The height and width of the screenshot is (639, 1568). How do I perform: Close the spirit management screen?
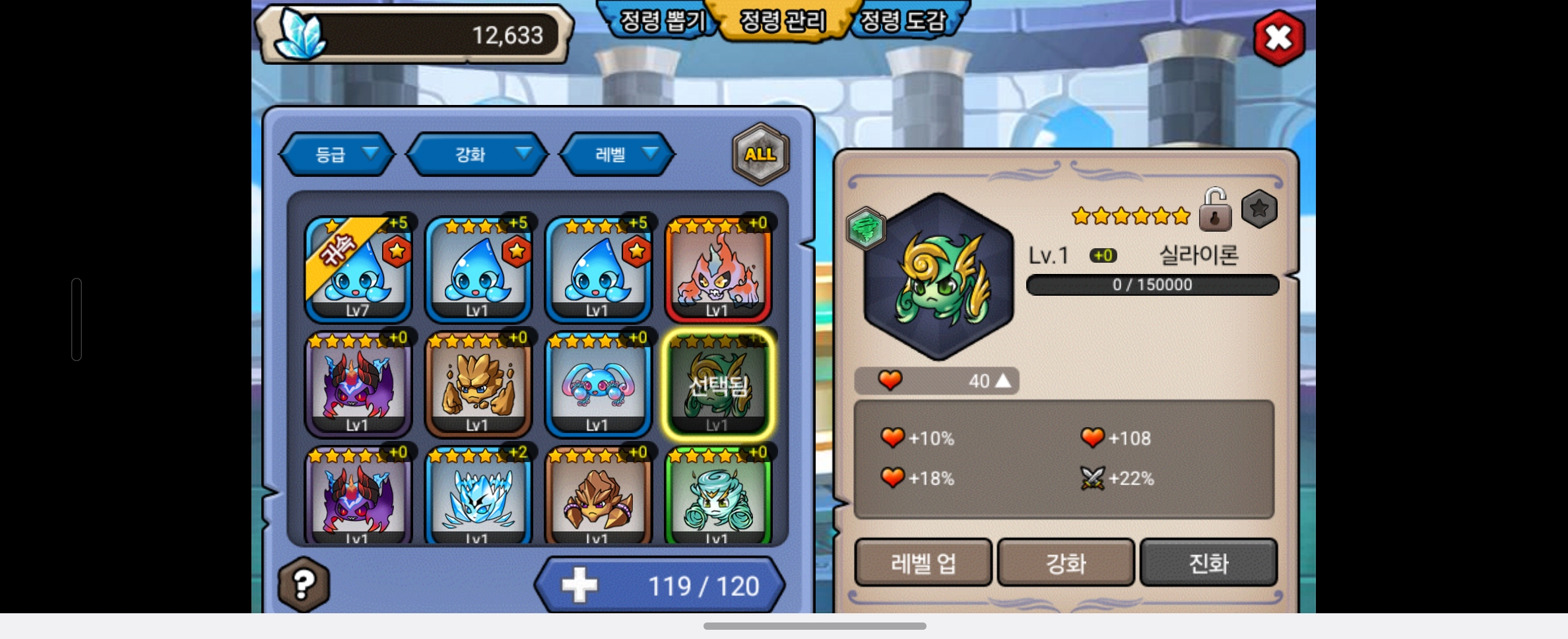point(1278,38)
